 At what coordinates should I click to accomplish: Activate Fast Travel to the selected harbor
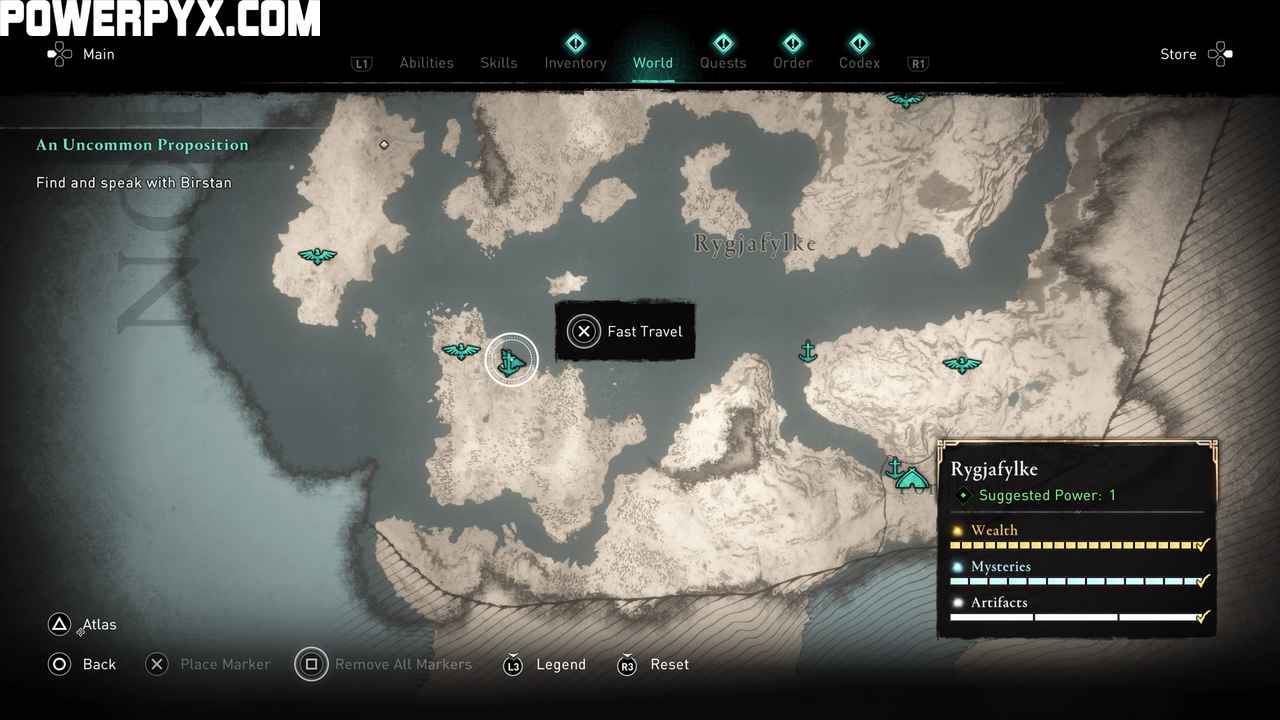[x=625, y=331]
